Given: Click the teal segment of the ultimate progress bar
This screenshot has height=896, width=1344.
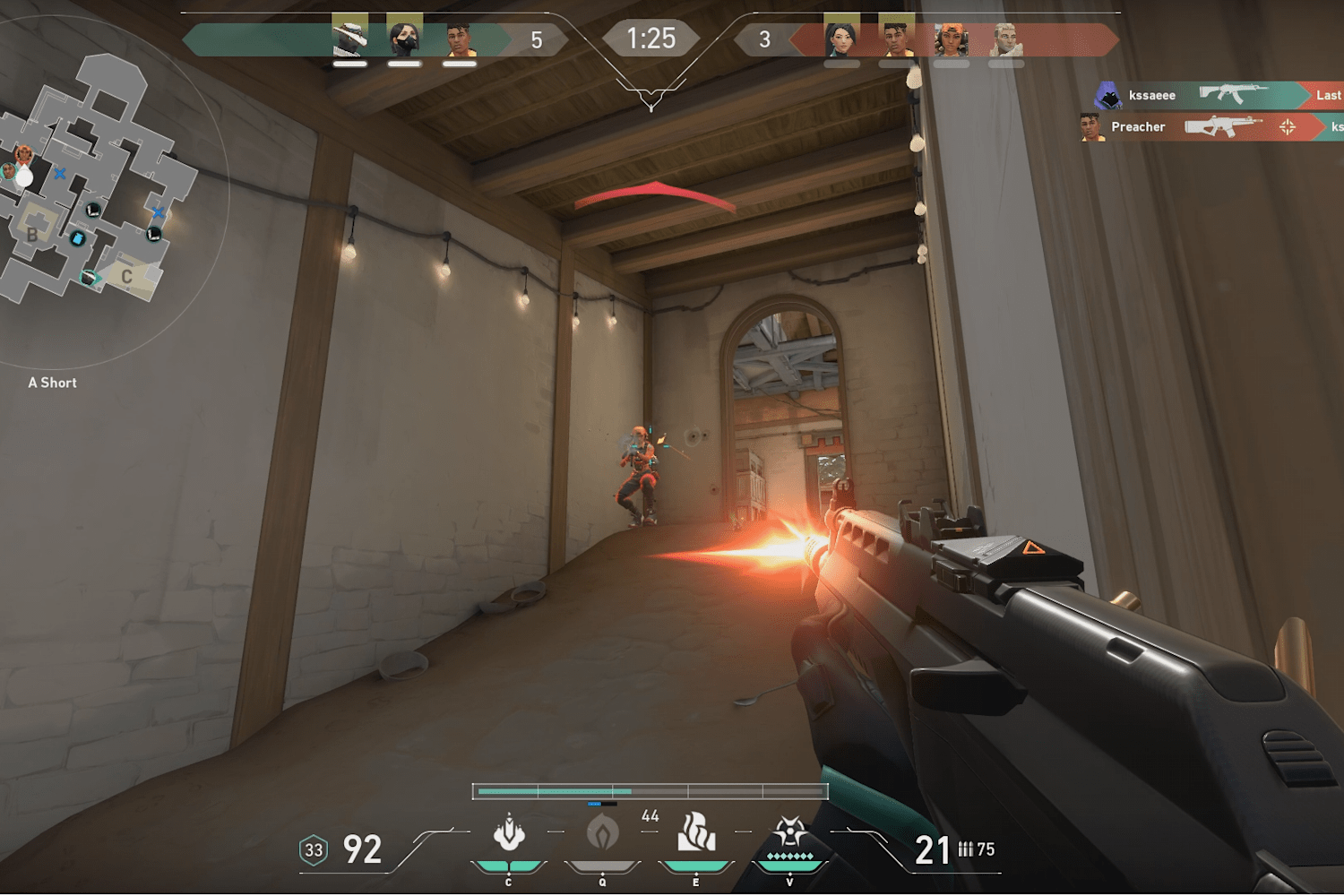Looking at the screenshot, I should 556,792.
